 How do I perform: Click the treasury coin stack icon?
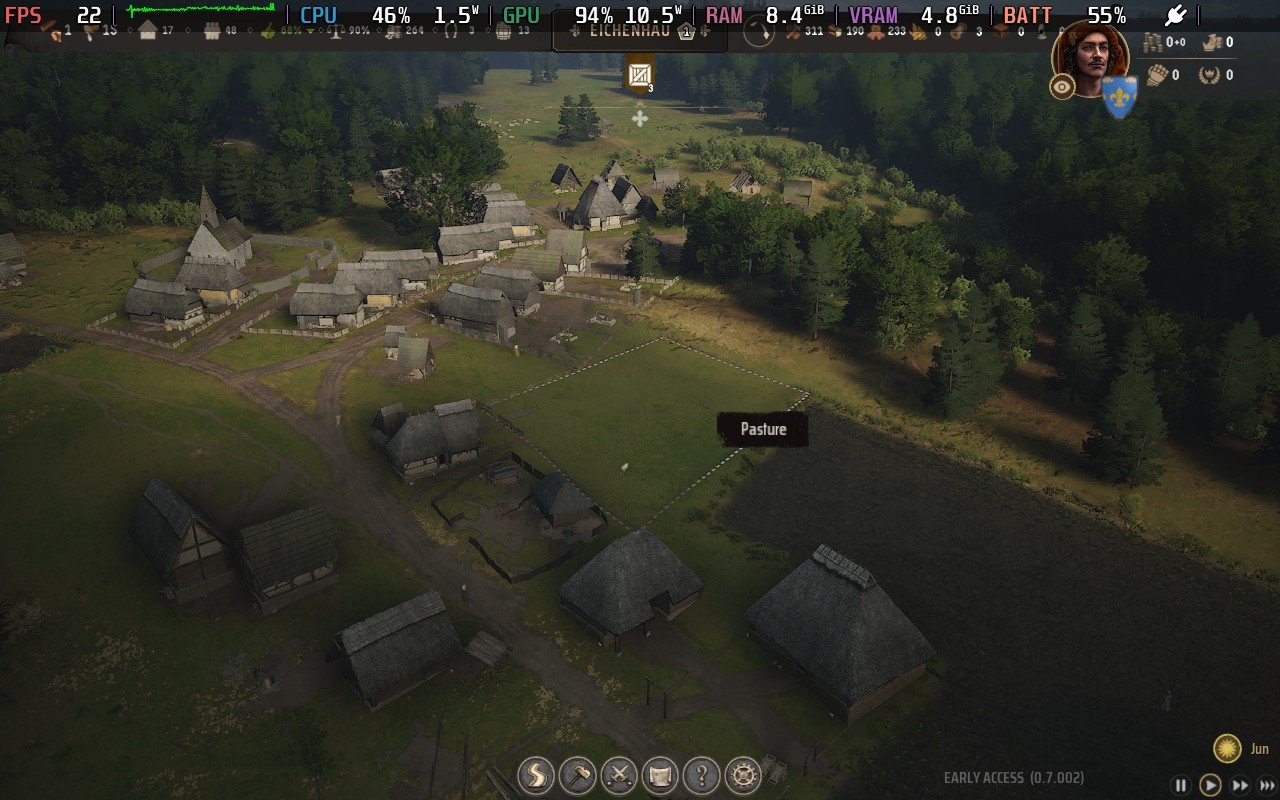[x=1153, y=42]
